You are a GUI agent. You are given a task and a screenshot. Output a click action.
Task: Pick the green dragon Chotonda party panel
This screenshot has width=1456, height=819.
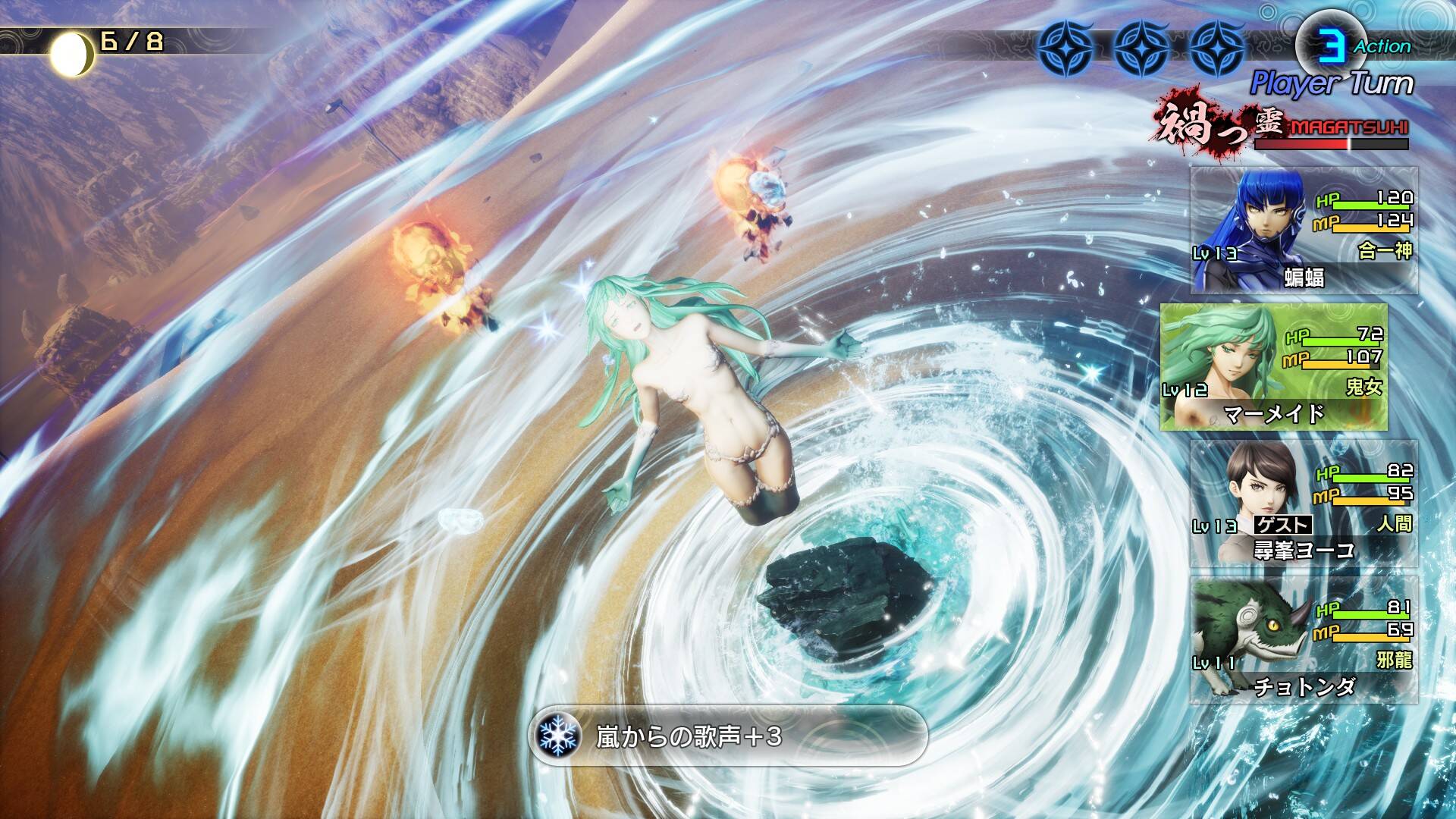(1303, 640)
